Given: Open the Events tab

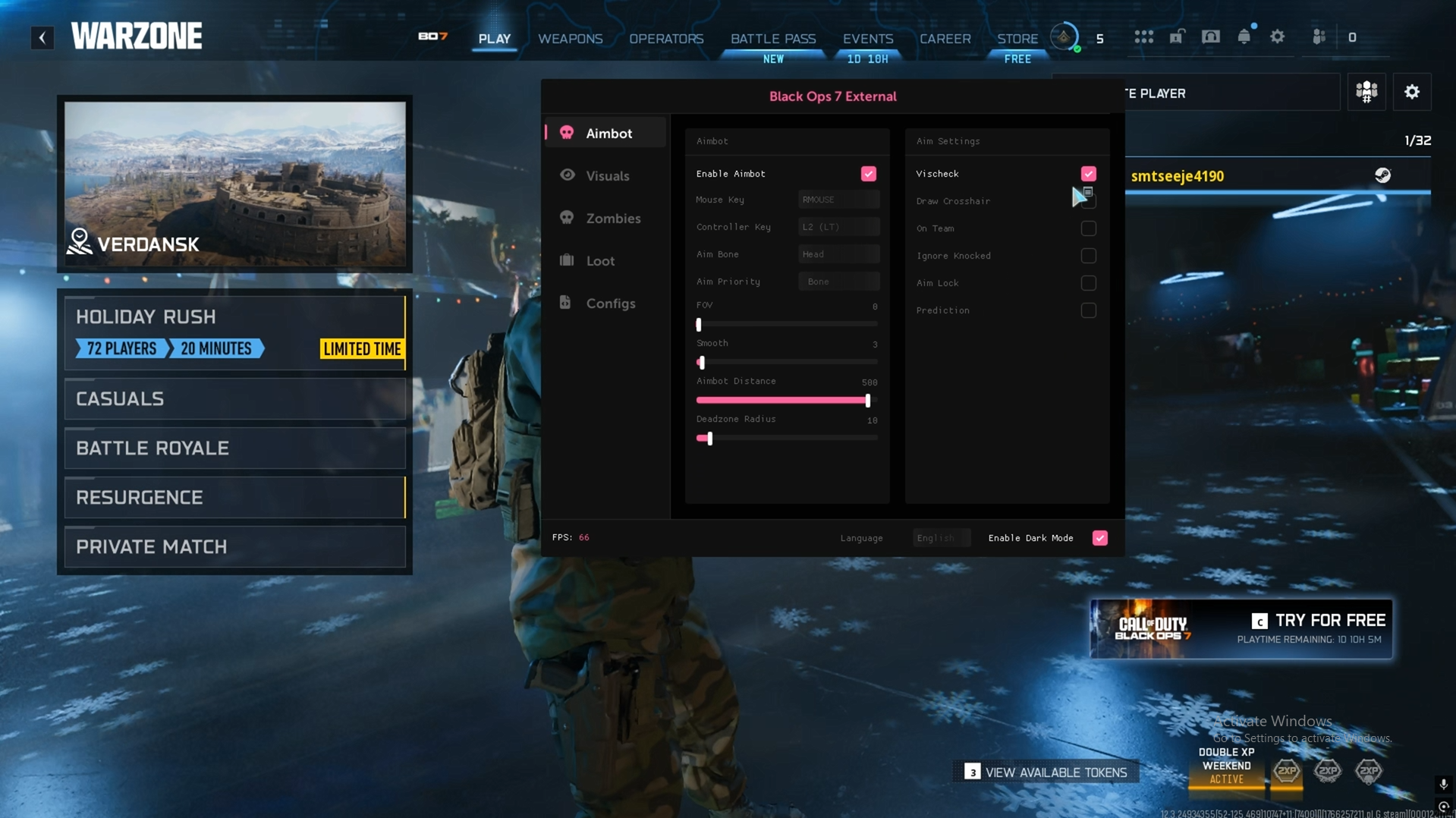Looking at the screenshot, I should (x=867, y=39).
